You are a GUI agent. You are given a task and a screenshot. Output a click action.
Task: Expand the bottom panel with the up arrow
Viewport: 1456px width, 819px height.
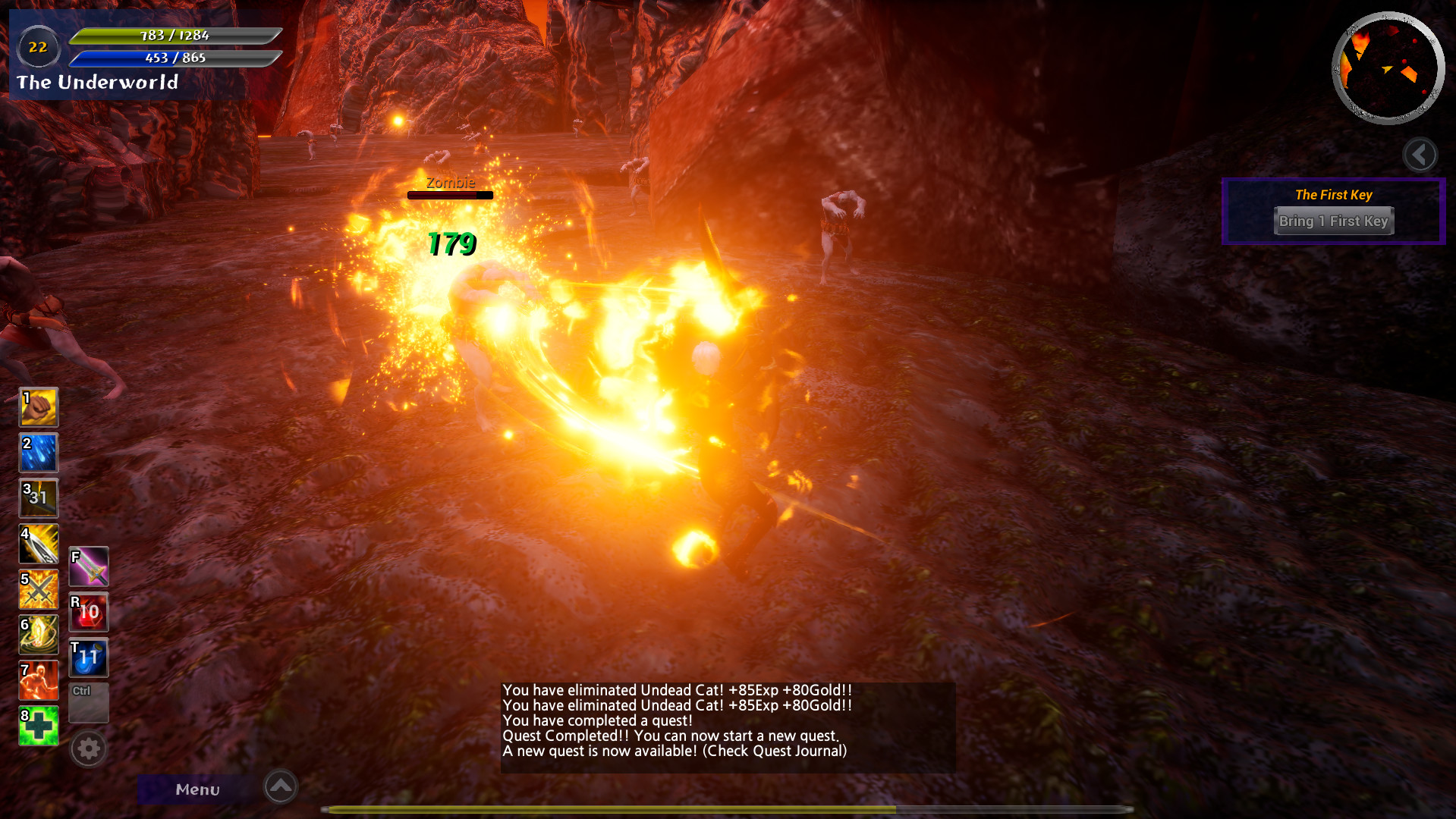[280, 787]
